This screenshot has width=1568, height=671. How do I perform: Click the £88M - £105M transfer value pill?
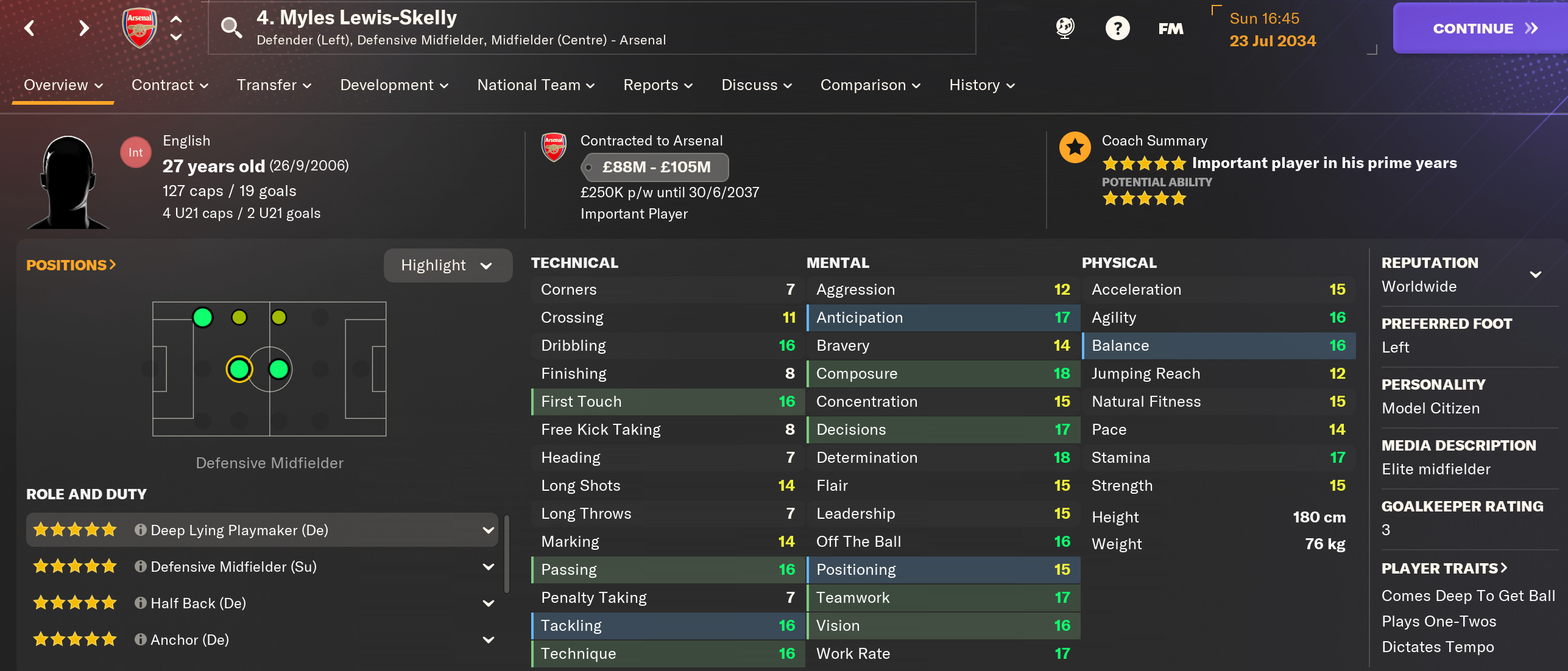tap(655, 167)
